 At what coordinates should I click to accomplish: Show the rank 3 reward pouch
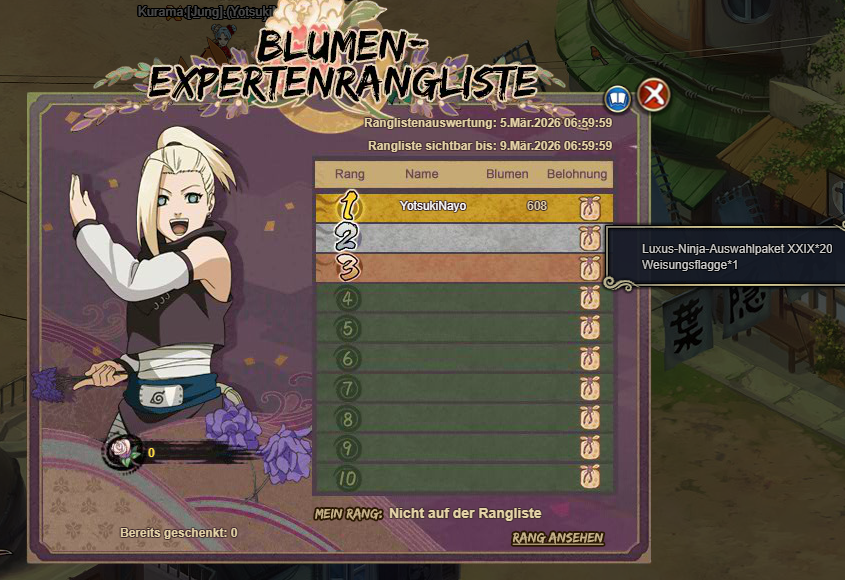point(589,268)
